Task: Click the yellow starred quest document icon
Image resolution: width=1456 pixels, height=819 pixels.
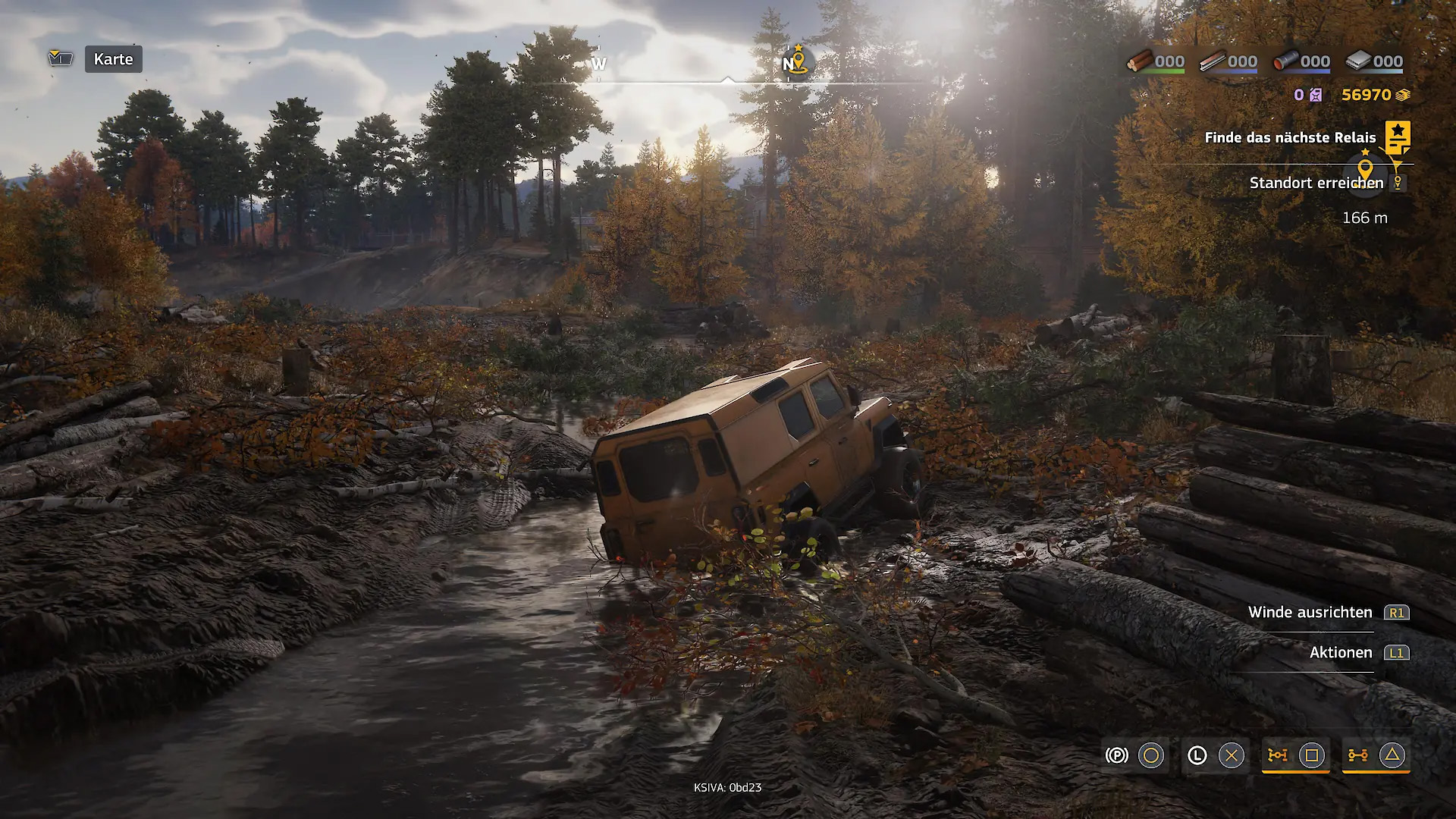Action: point(1398,137)
